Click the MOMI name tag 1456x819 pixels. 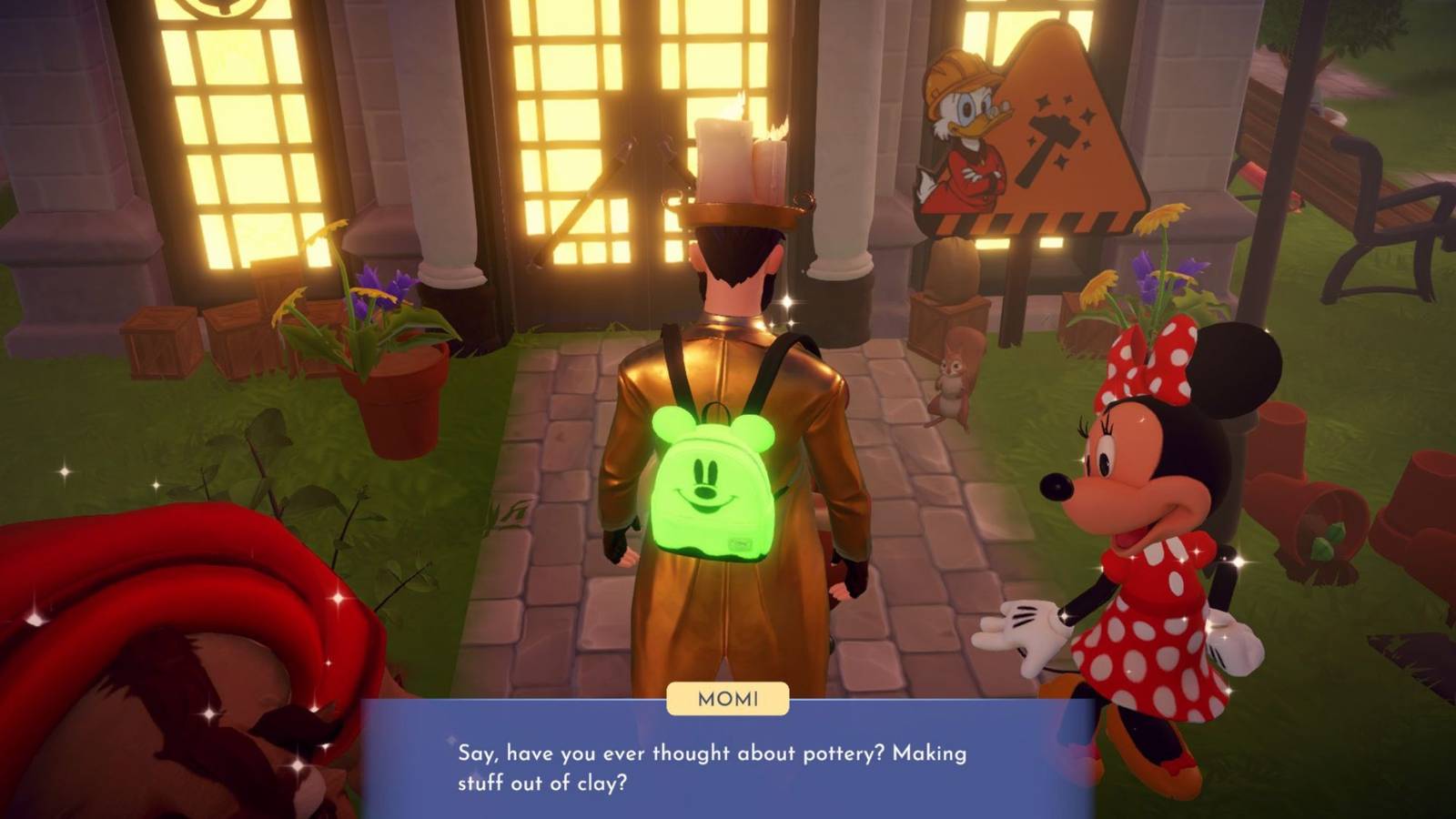[726, 698]
